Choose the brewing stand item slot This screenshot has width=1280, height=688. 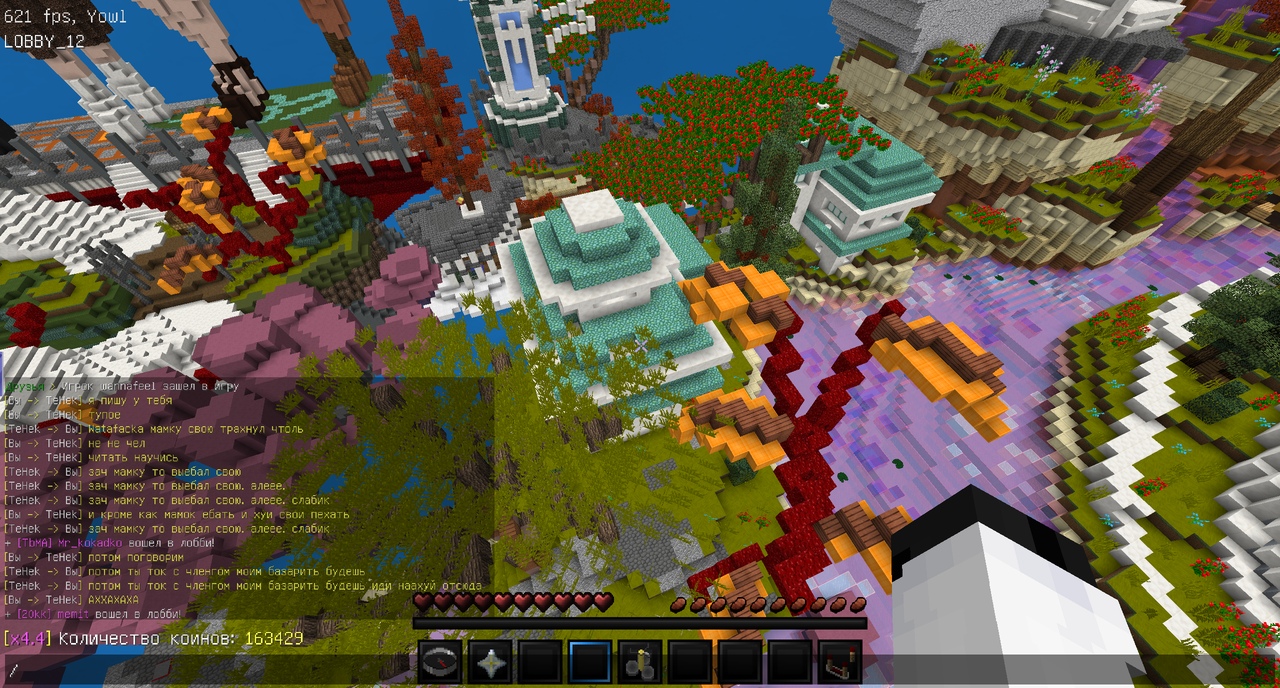pos(640,662)
